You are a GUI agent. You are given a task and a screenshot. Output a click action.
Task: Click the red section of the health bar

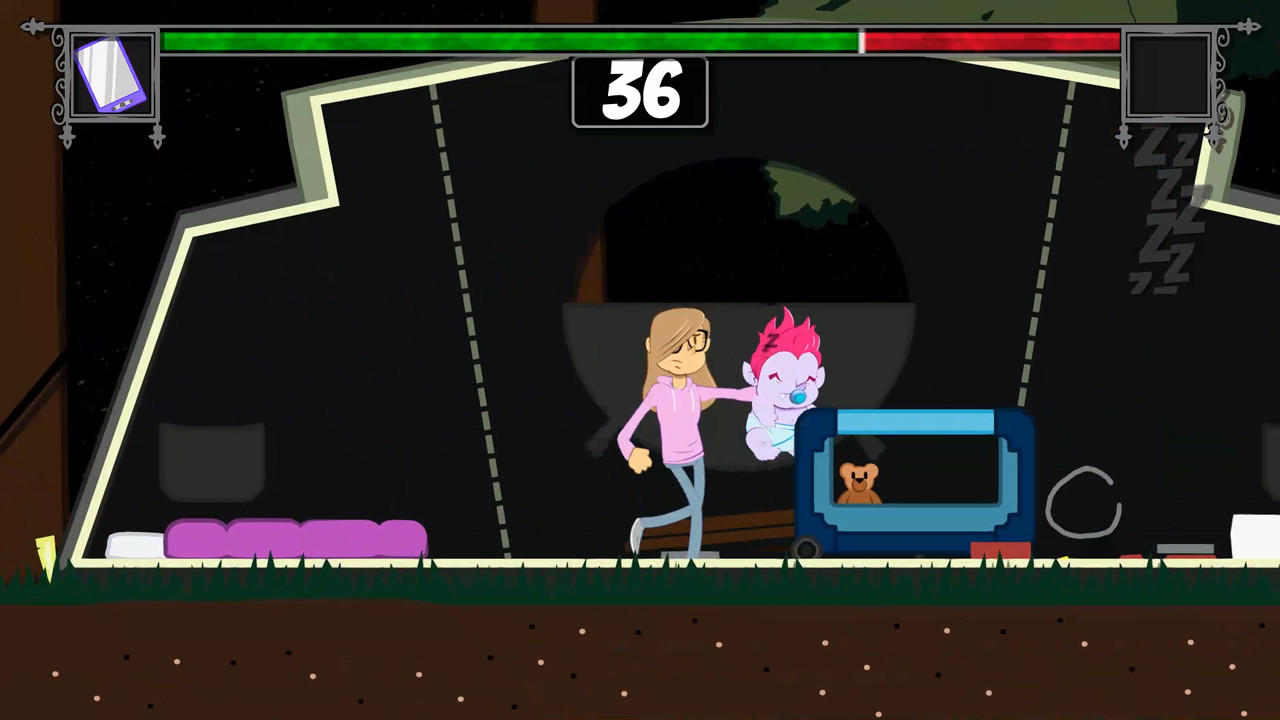[x=990, y=42]
